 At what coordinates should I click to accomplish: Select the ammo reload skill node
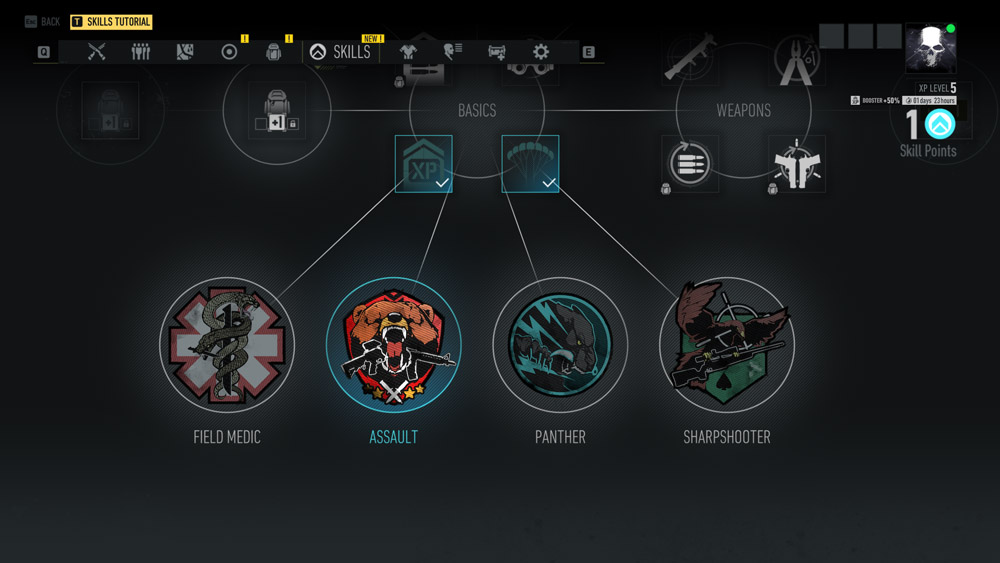689,164
